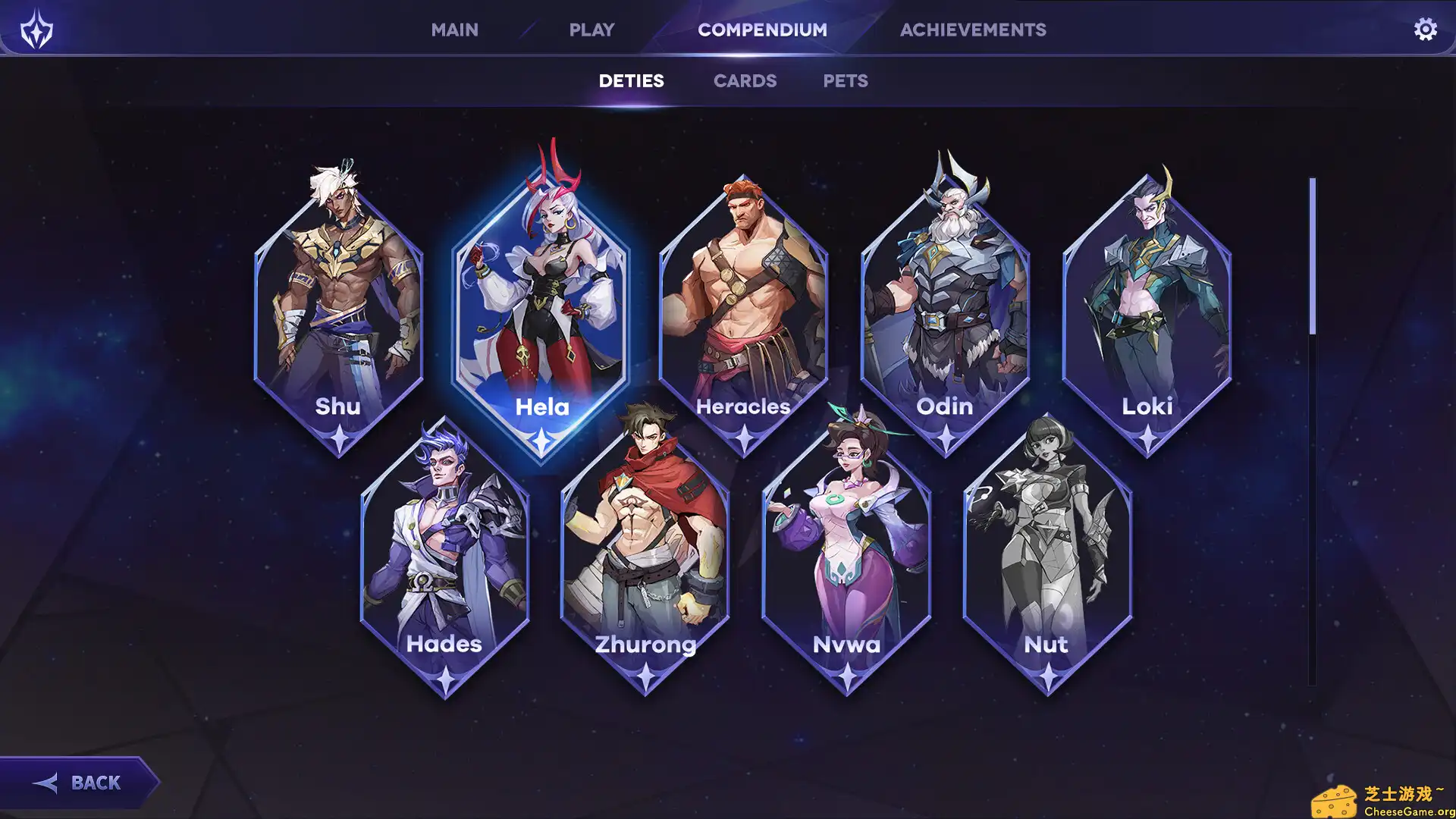
Task: Open settings with the gear icon
Action: tap(1425, 30)
